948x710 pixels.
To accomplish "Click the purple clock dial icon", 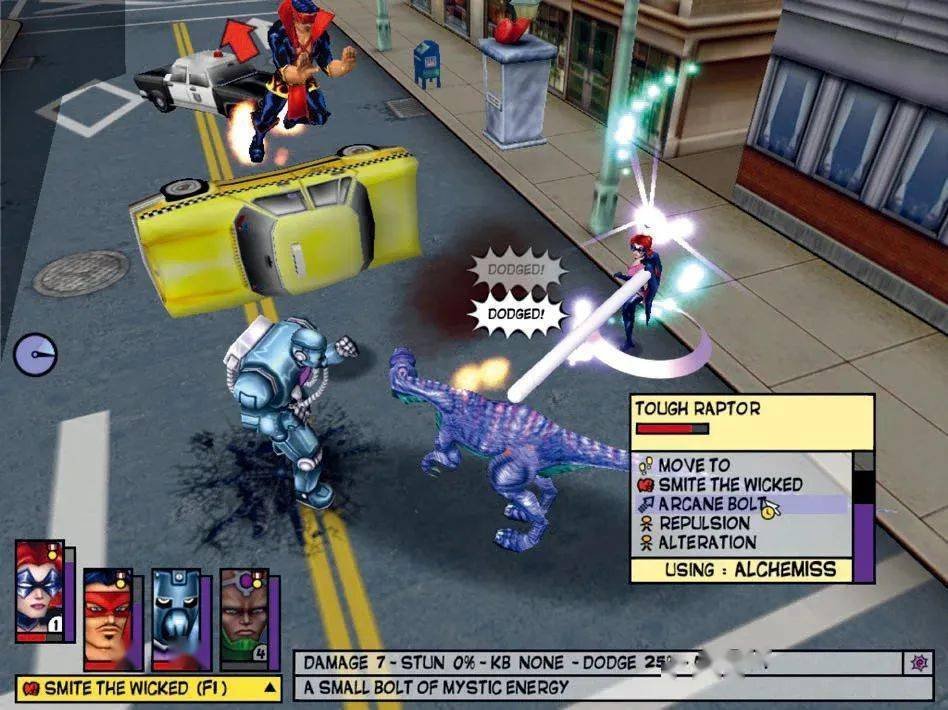I will [x=35, y=355].
